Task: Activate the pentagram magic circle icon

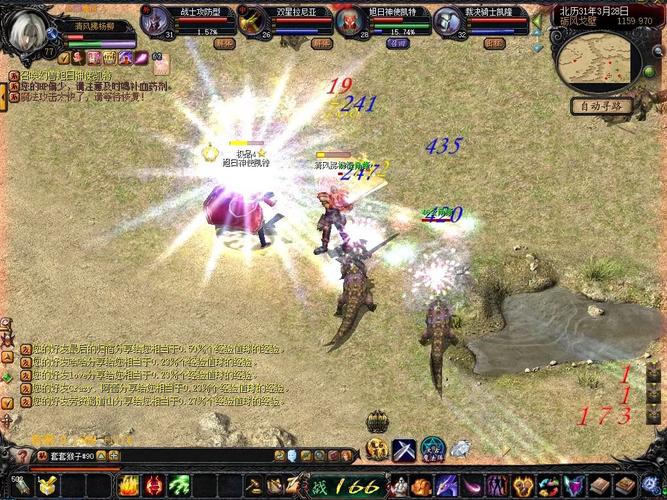Action: pyautogui.click(x=432, y=450)
